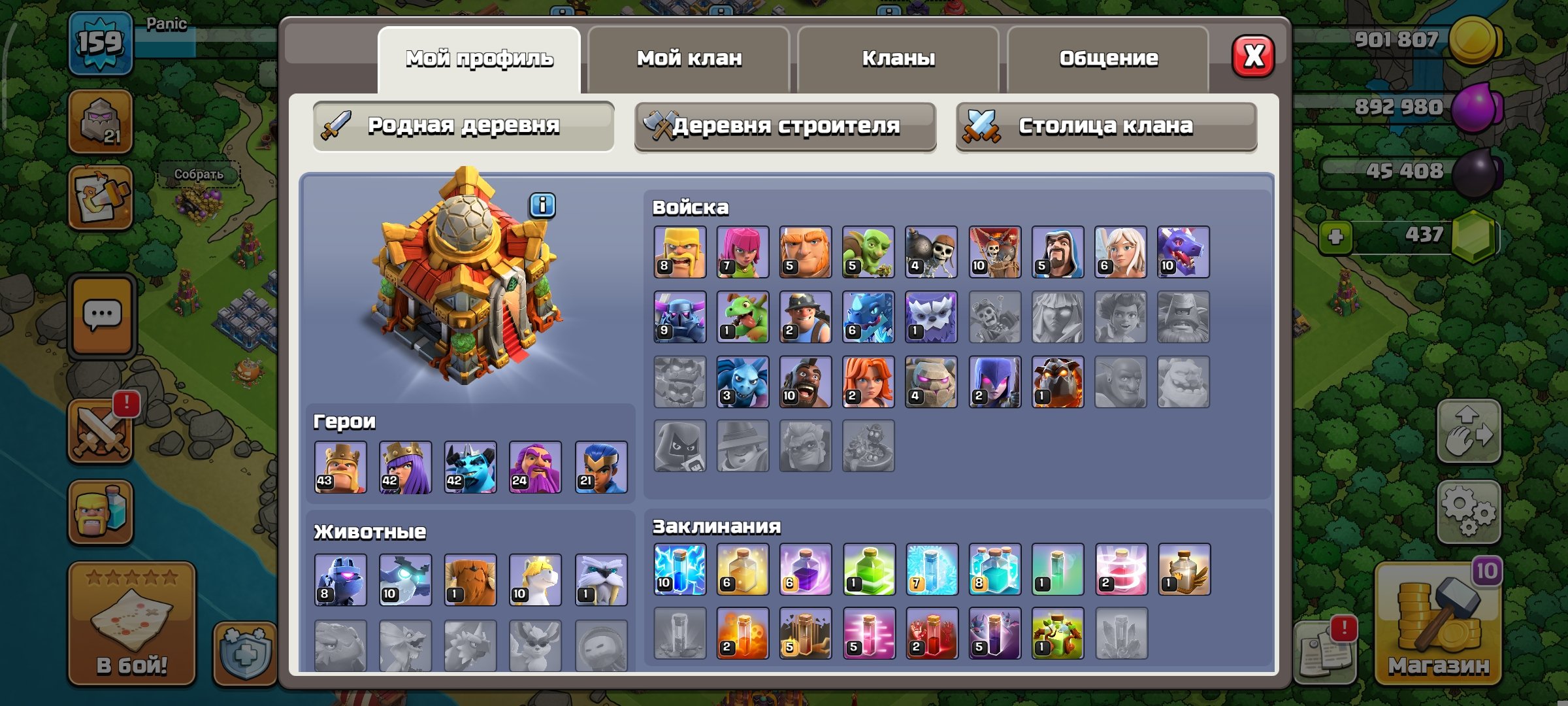Select the Barbarian King hero portrait

coord(340,467)
